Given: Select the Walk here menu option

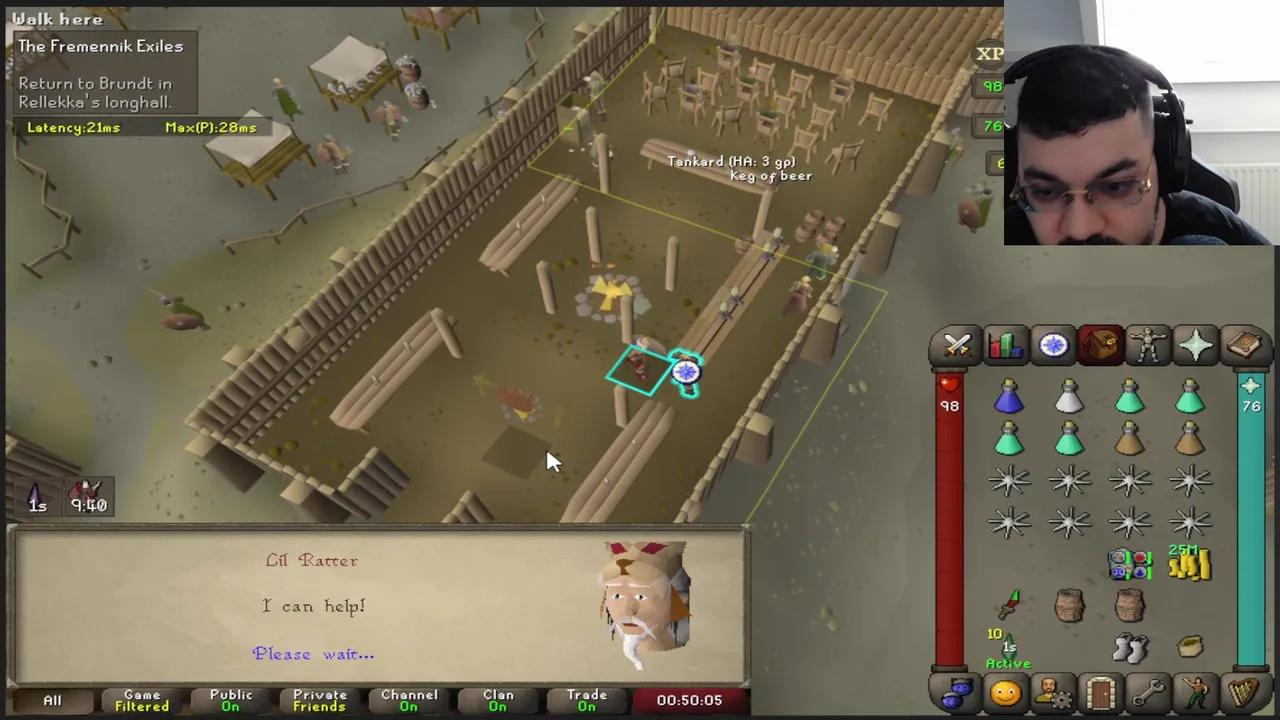Looking at the screenshot, I should tap(57, 18).
